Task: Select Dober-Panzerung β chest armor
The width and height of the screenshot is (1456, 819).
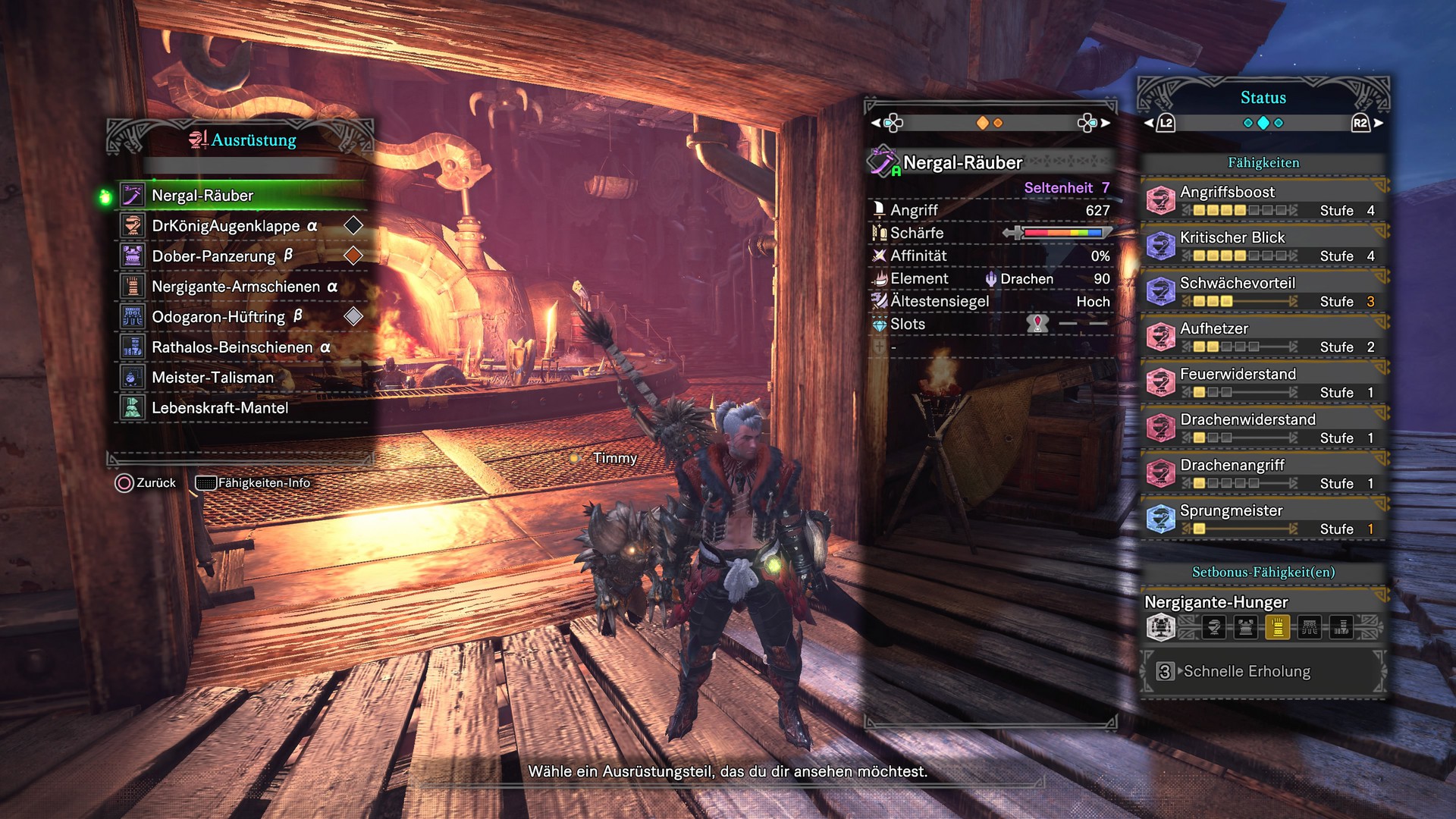Action: point(221,256)
